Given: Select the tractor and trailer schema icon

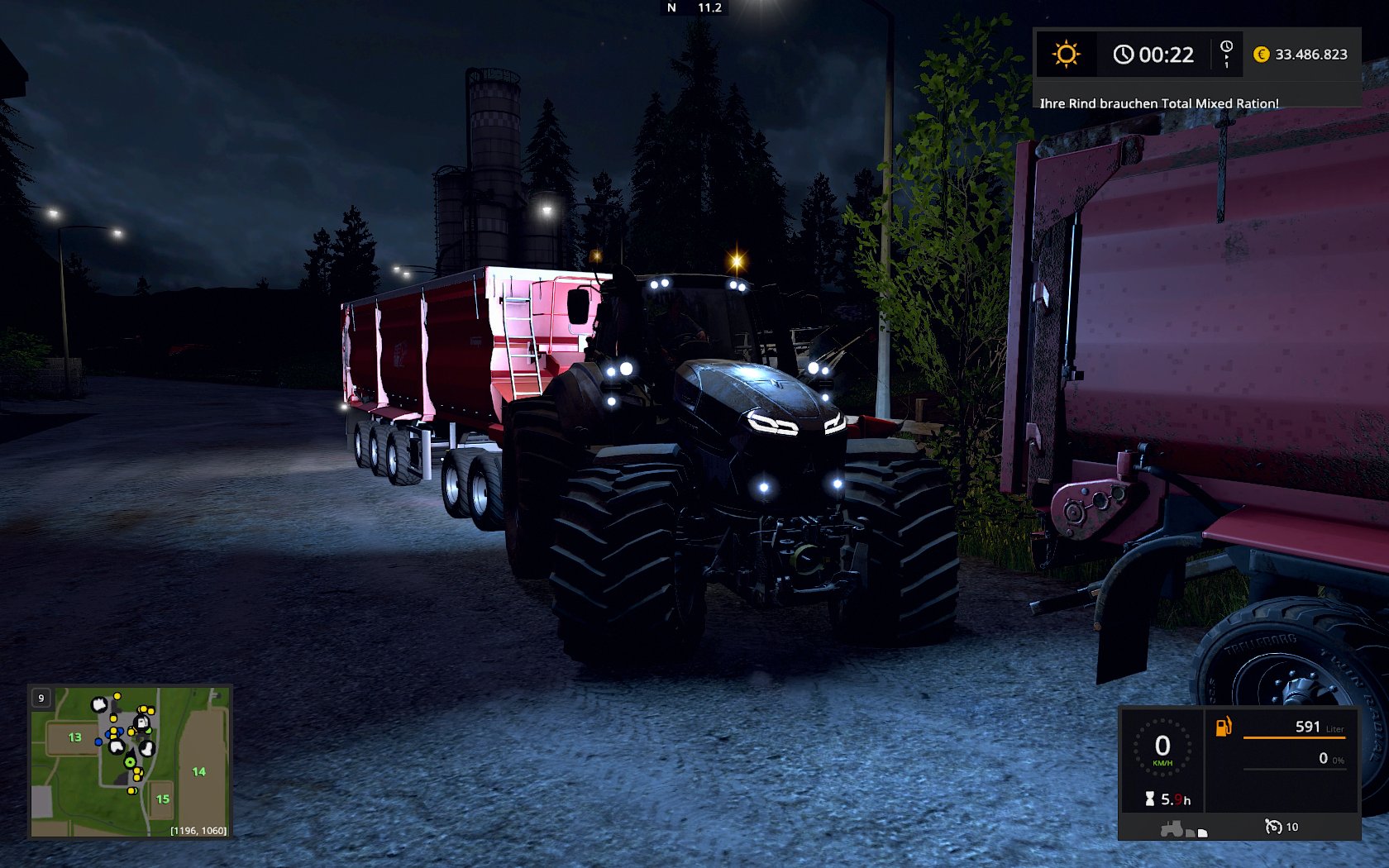Looking at the screenshot, I should point(1183,828).
